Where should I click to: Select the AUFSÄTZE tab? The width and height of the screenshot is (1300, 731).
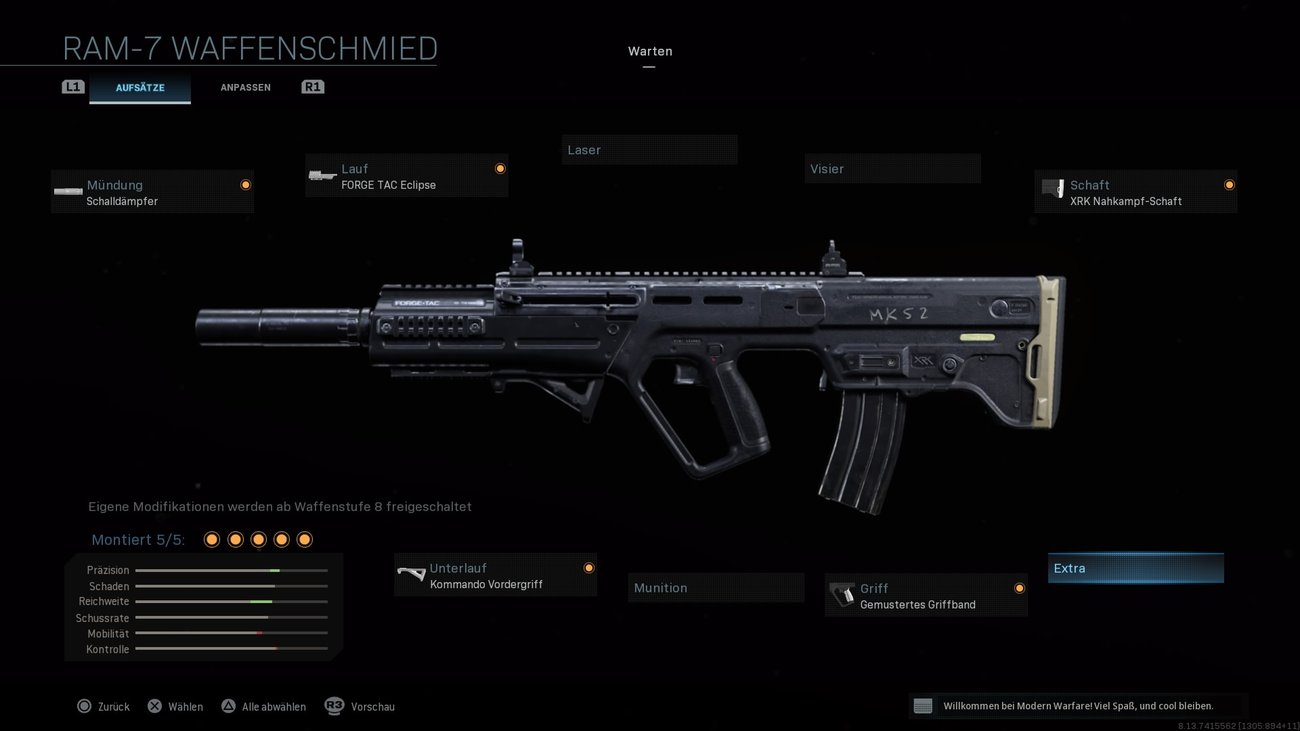pos(140,87)
